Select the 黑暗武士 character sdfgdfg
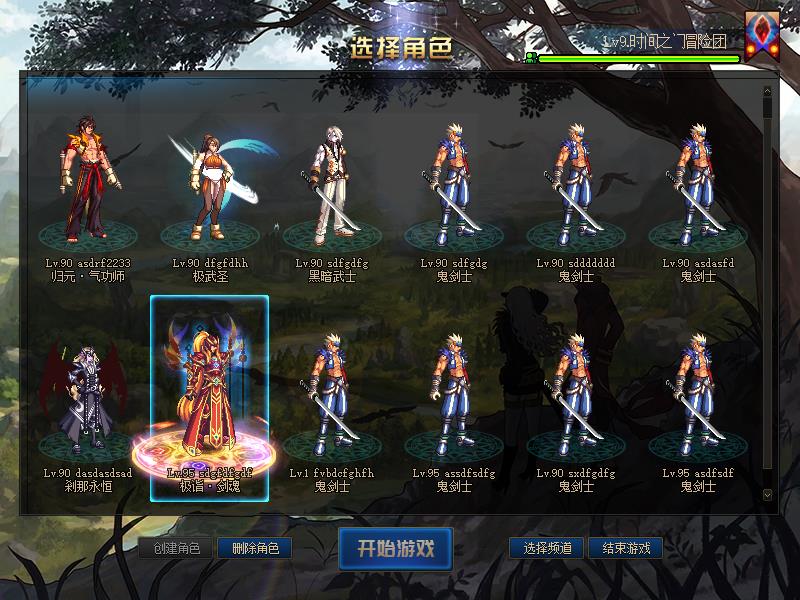 (332, 185)
